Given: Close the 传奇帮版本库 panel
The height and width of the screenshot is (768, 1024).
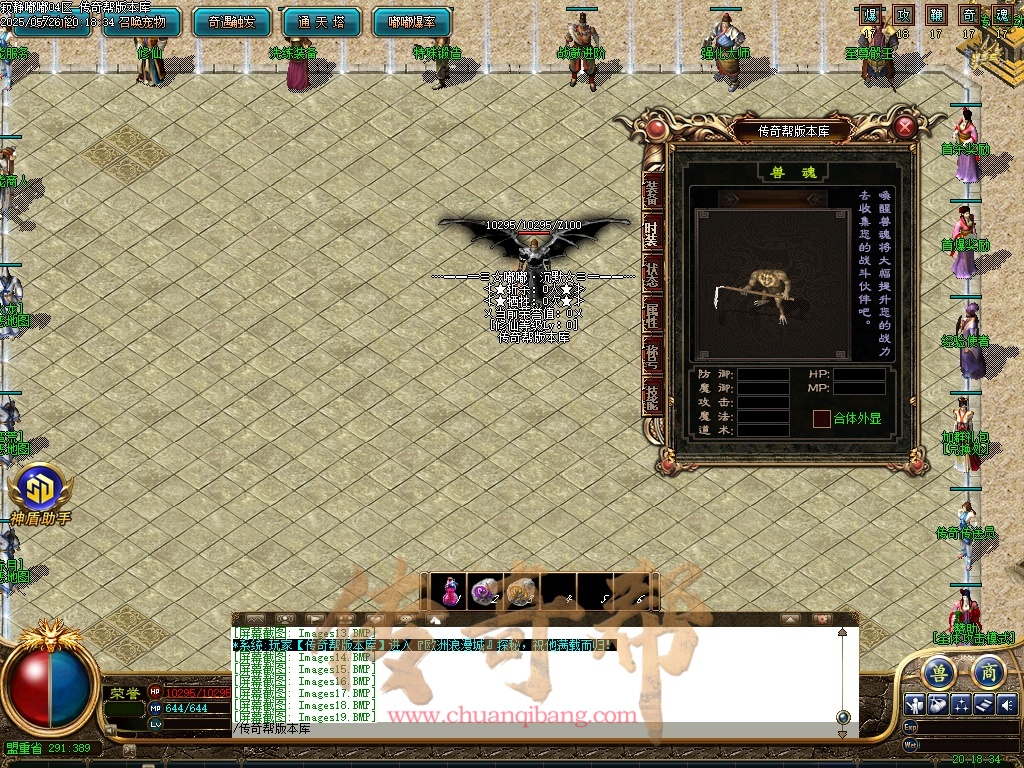Looking at the screenshot, I should (x=905, y=127).
